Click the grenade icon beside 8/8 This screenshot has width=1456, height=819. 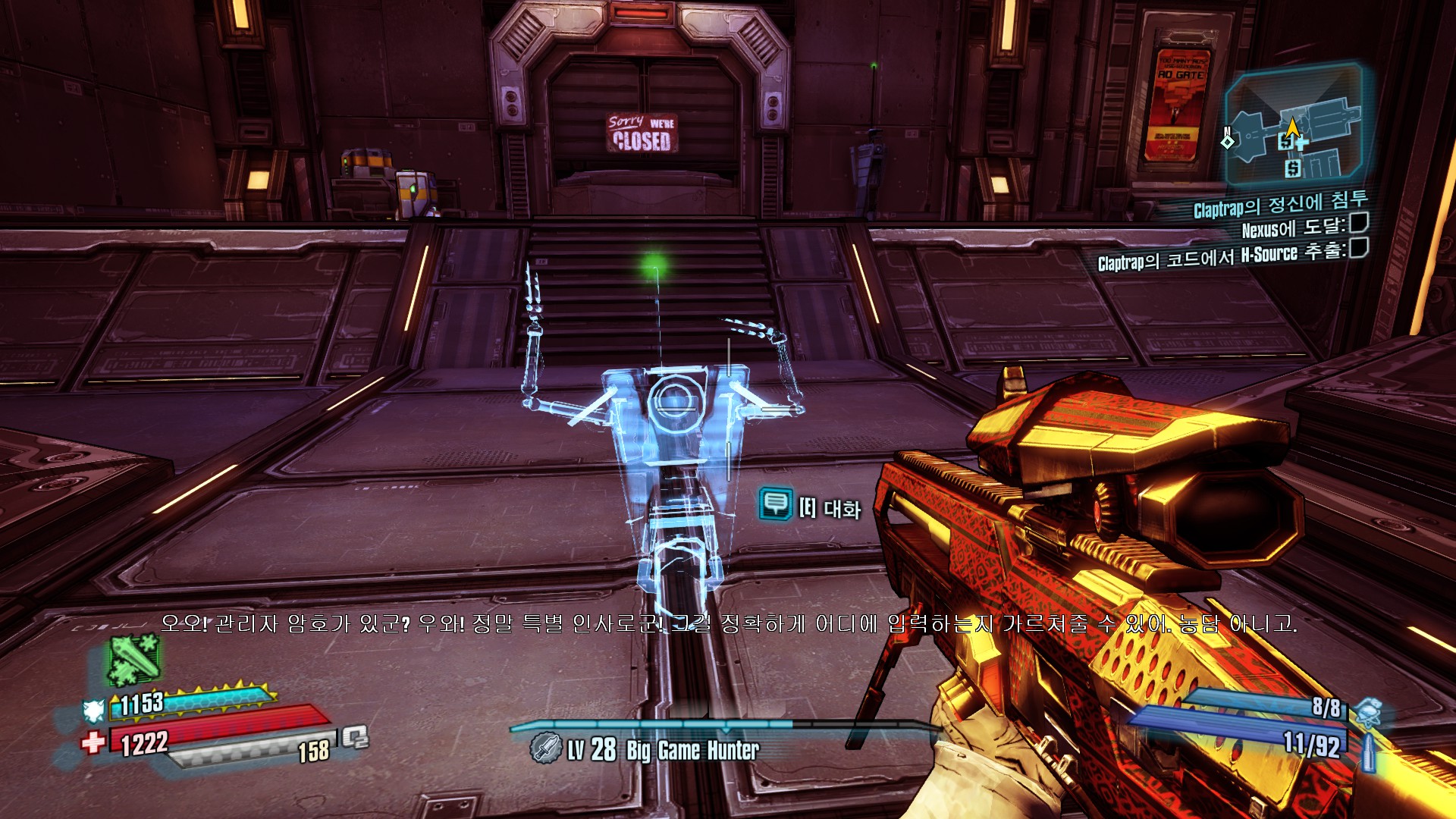pyautogui.click(x=1368, y=713)
